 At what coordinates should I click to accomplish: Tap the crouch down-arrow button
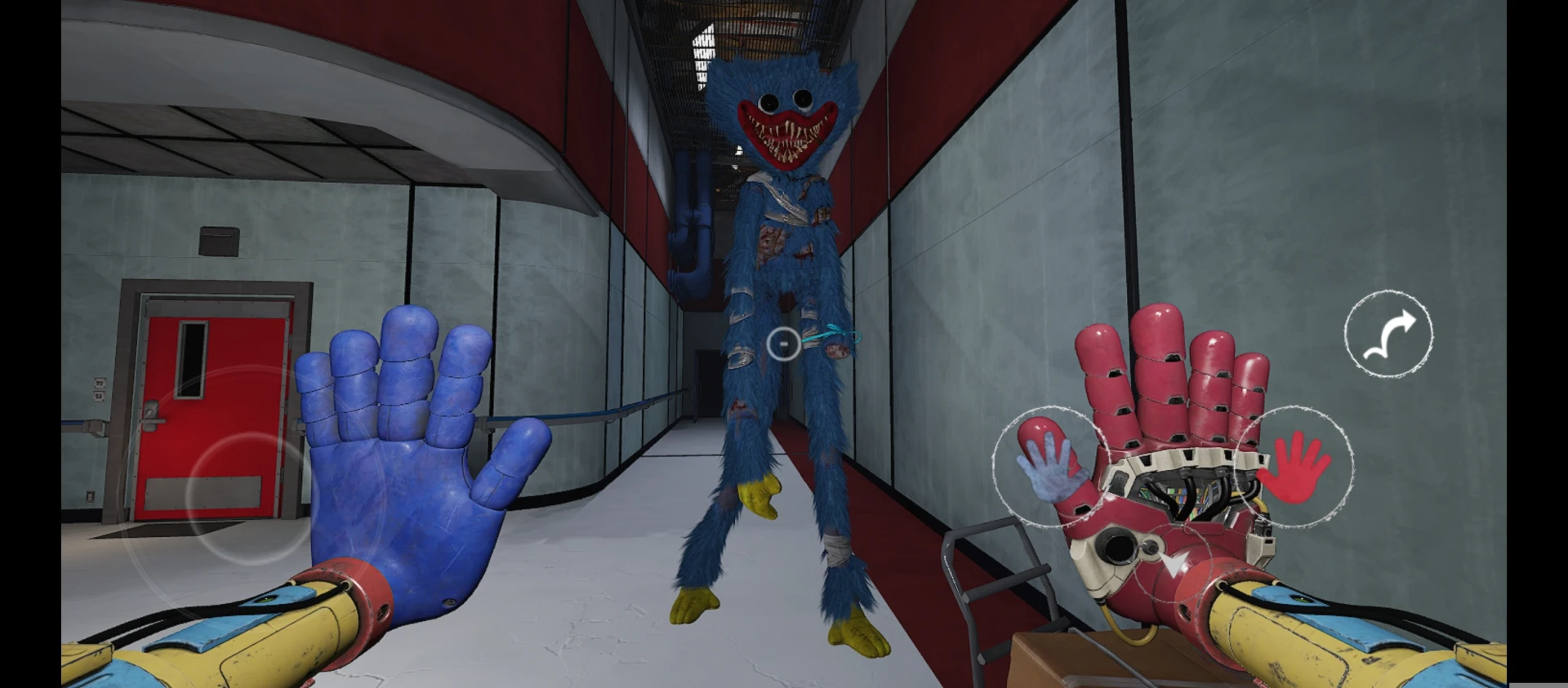click(x=1174, y=565)
